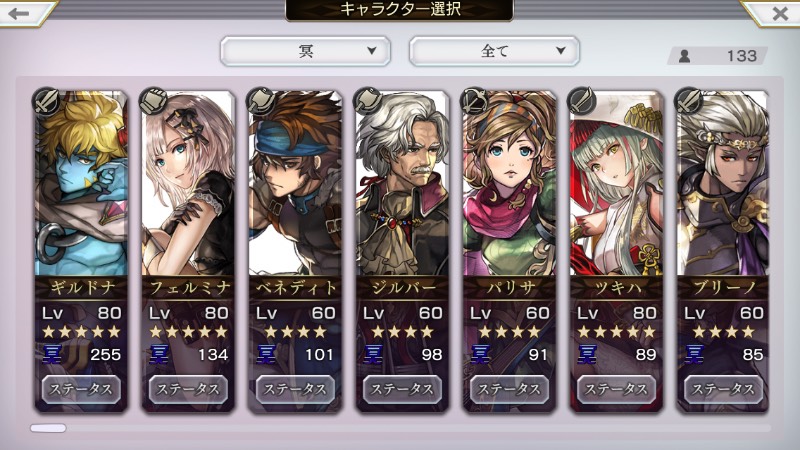Viewport: 800px width, 450px height.
Task: Go back with the top-left arrow
Action: 22,13
